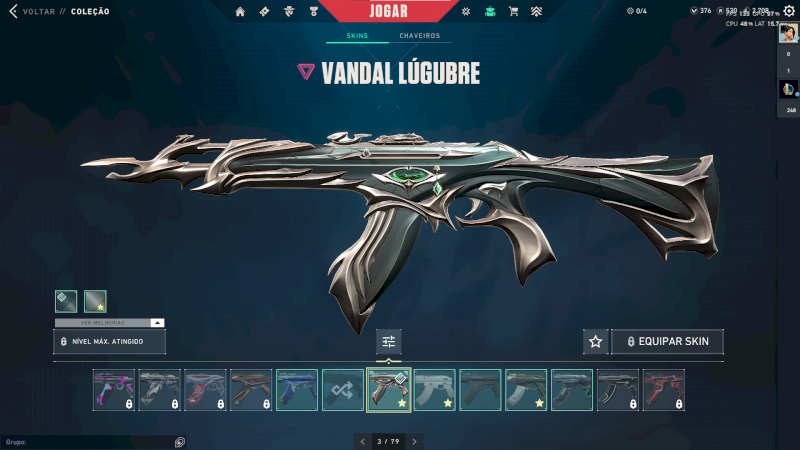Image resolution: width=800 pixels, height=450 pixels.
Task: Open the player avatar in social sidebar
Action: pos(788,34)
